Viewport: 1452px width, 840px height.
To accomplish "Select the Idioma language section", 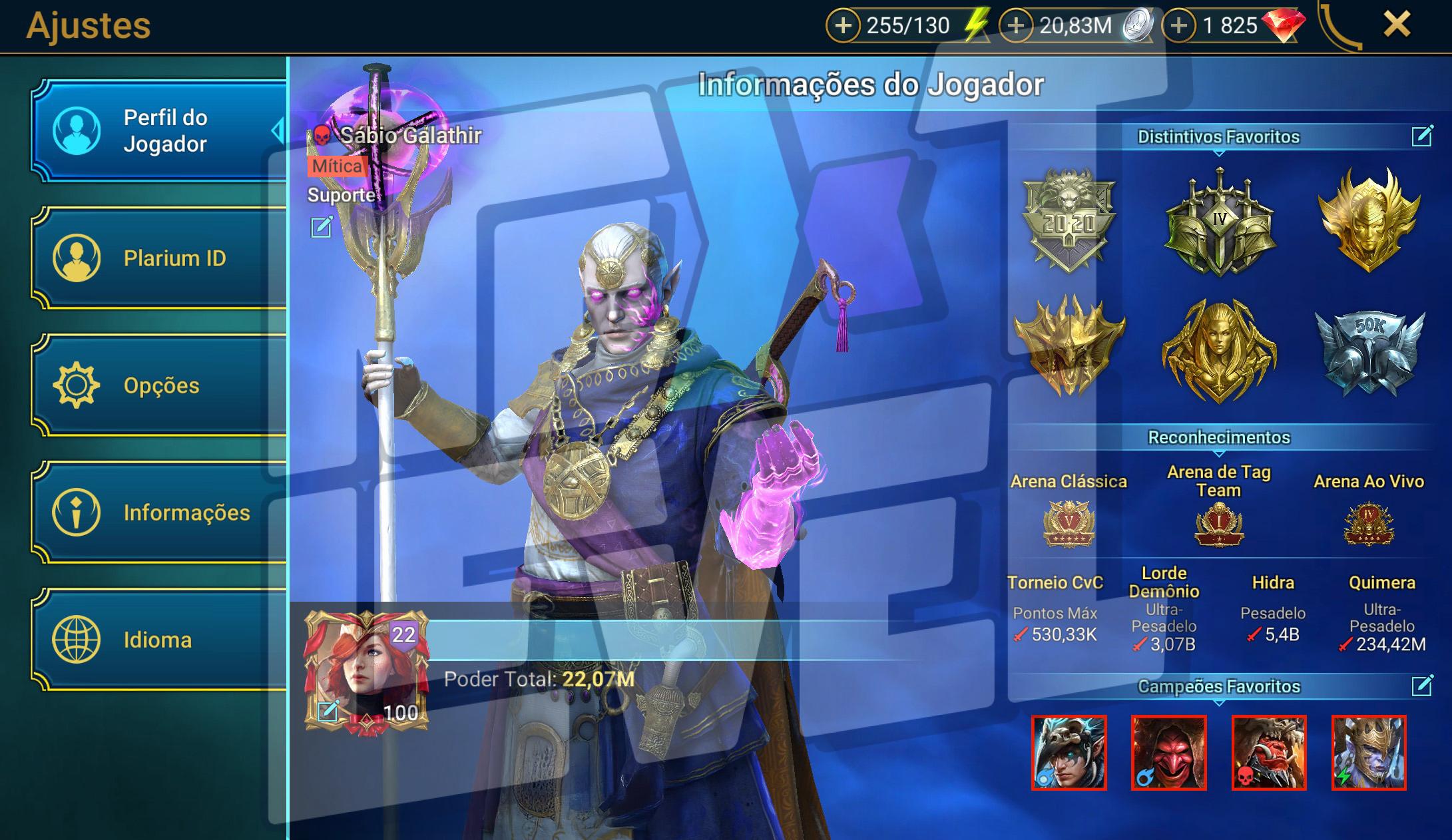I will [x=160, y=639].
